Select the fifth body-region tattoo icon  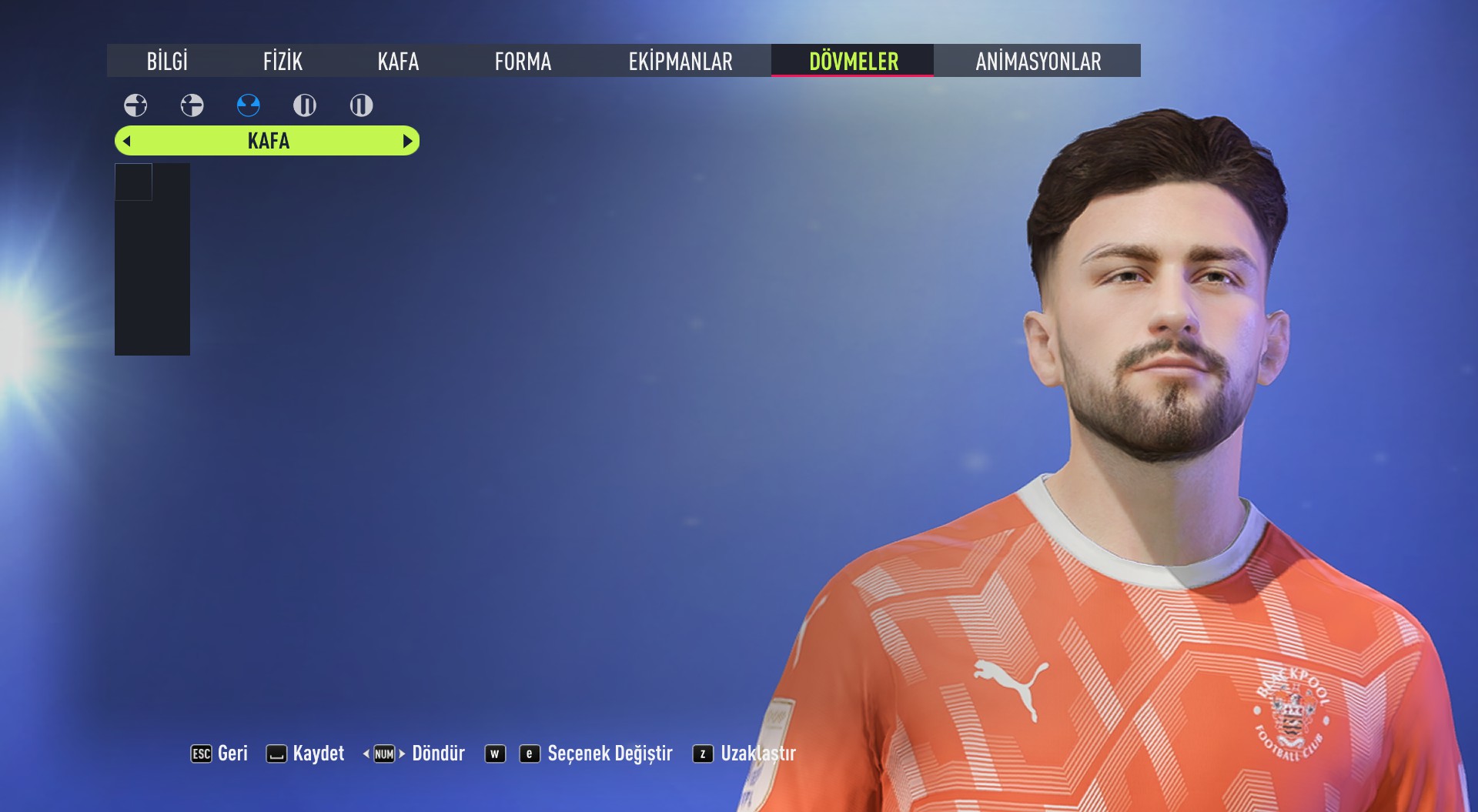tap(360, 106)
